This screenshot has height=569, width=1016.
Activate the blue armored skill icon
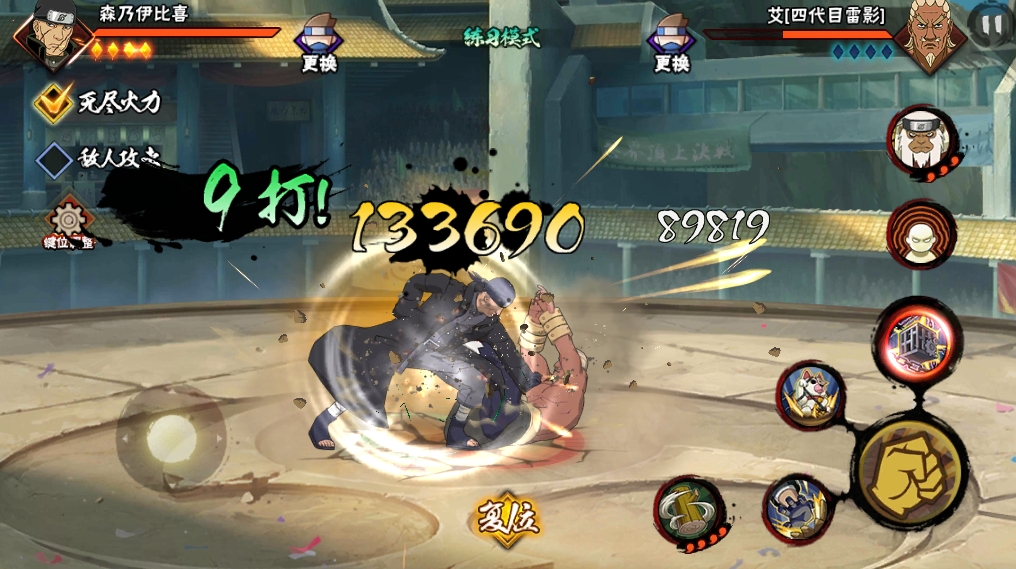pyautogui.click(x=797, y=508)
